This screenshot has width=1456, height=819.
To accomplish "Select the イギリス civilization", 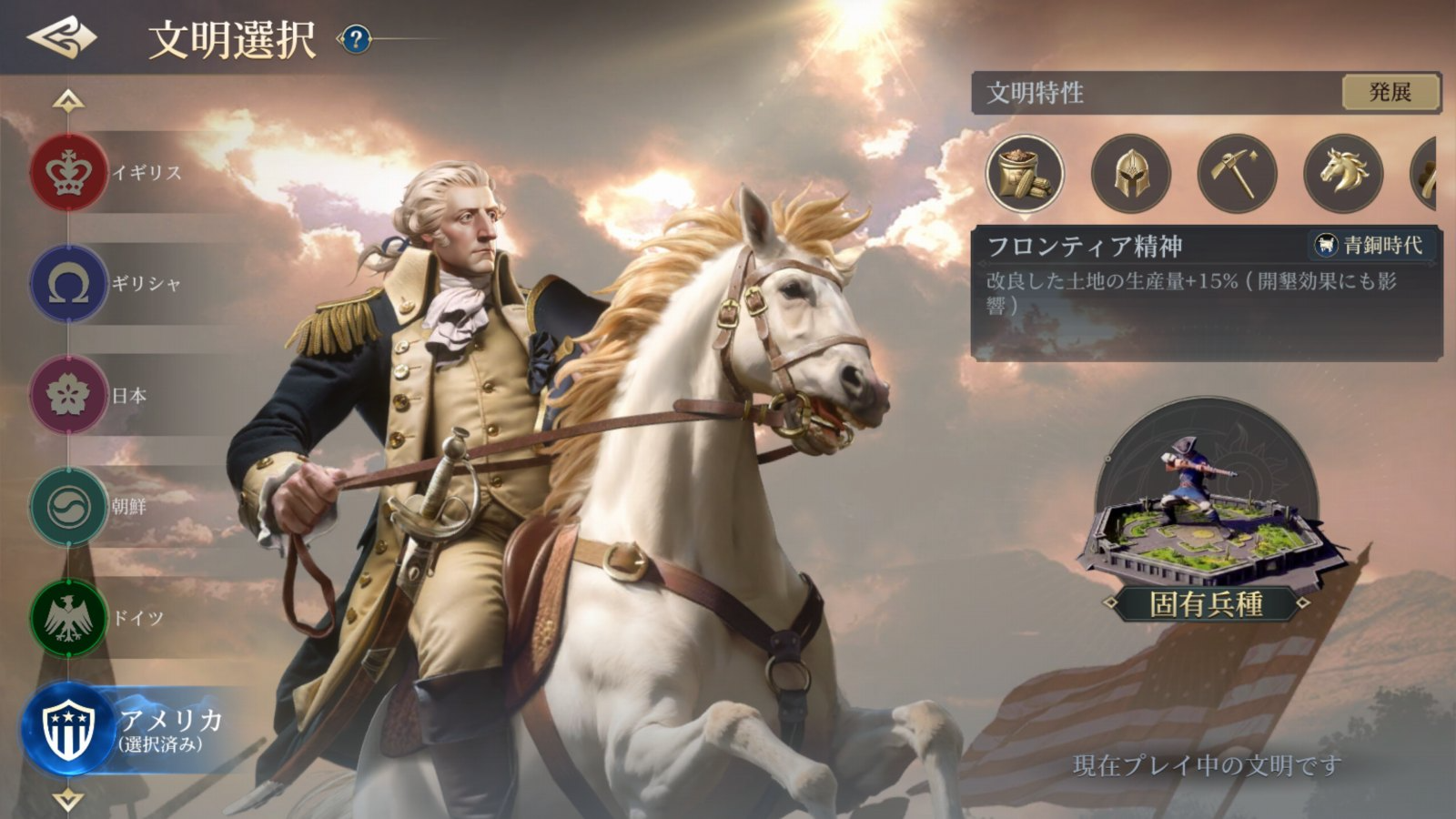I will coord(69,172).
